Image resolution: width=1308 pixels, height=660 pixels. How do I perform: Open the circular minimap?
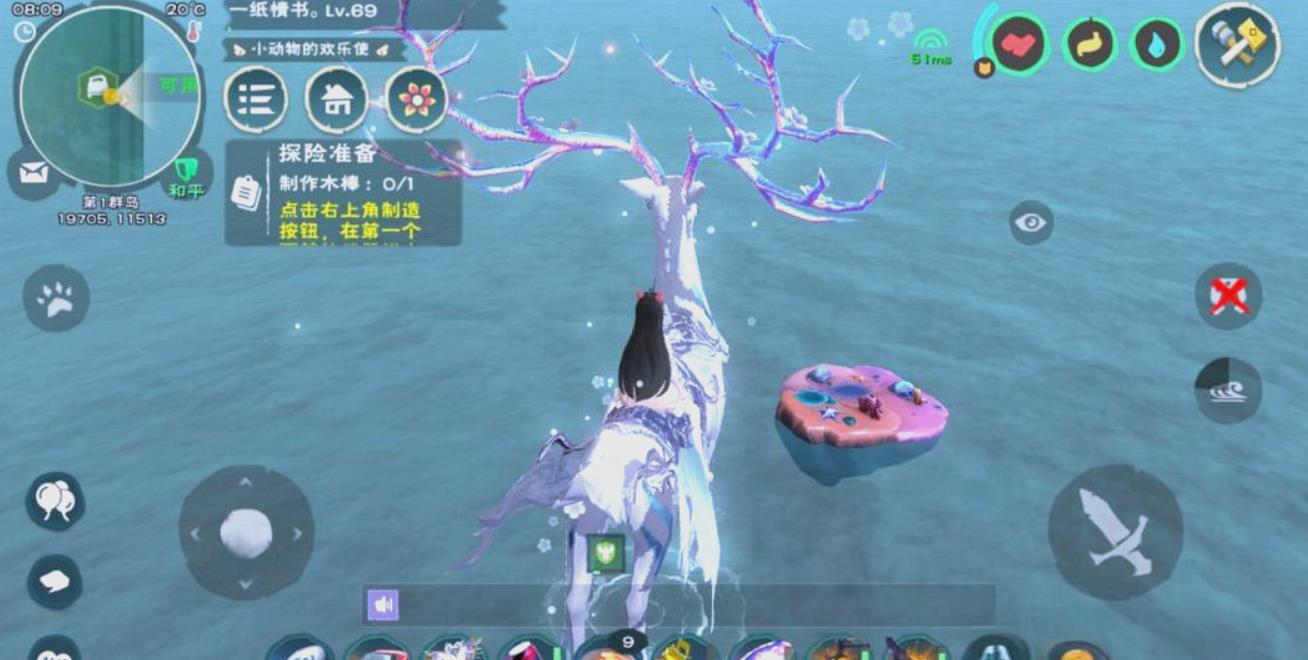pyautogui.click(x=108, y=97)
